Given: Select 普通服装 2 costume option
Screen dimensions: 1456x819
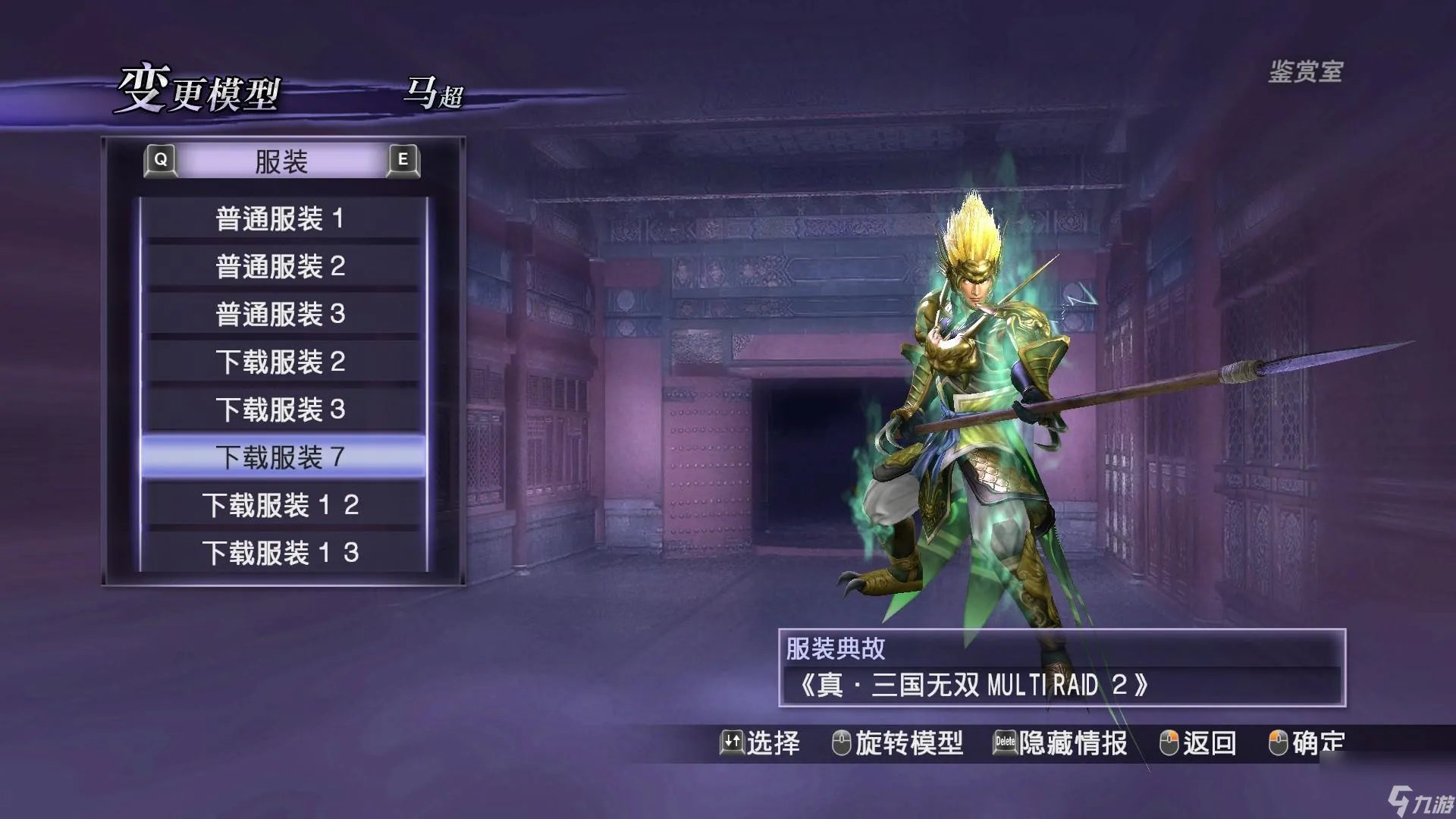Looking at the screenshot, I should click(x=281, y=266).
